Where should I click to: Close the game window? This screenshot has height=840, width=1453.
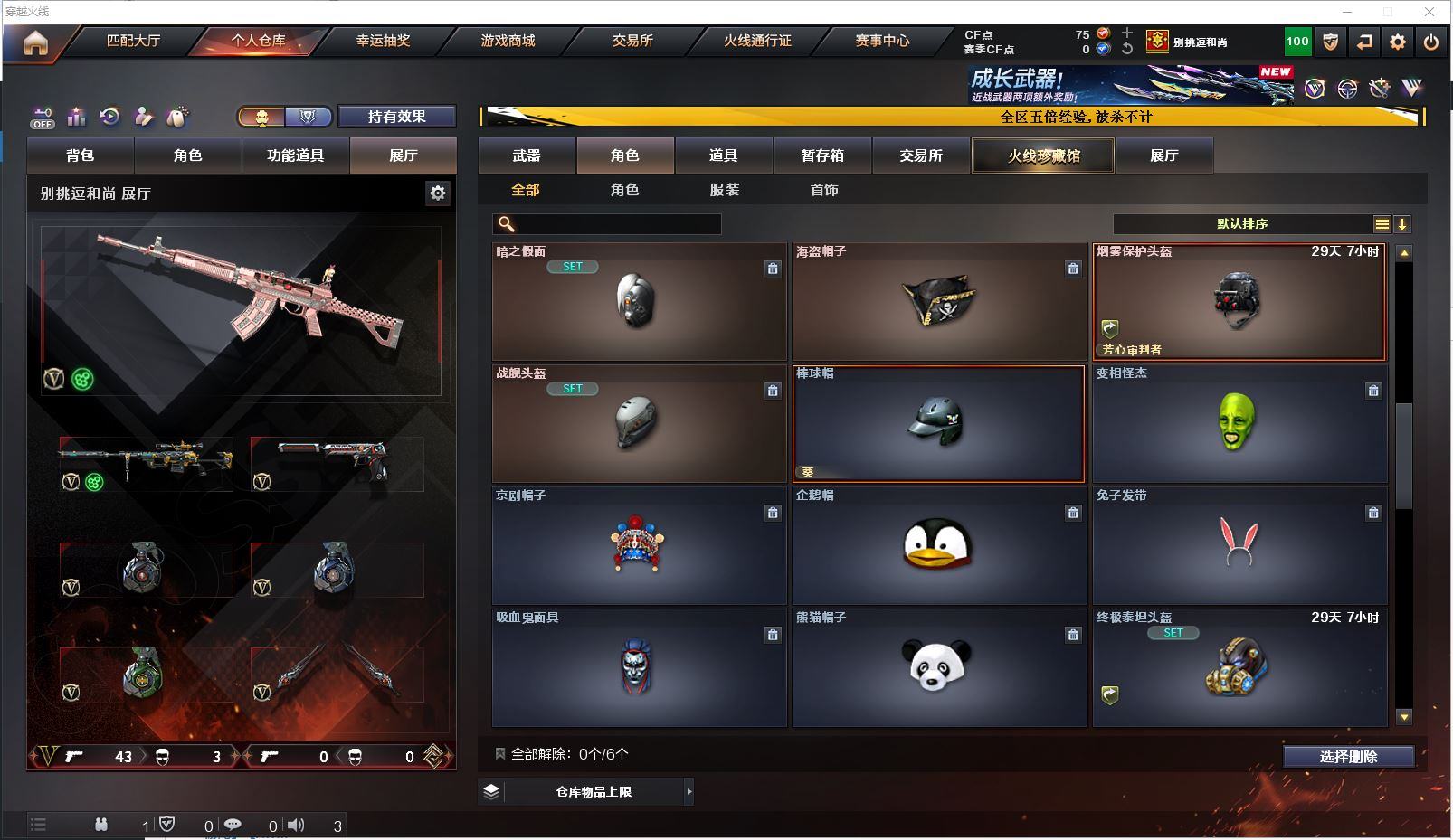[x=1429, y=12]
